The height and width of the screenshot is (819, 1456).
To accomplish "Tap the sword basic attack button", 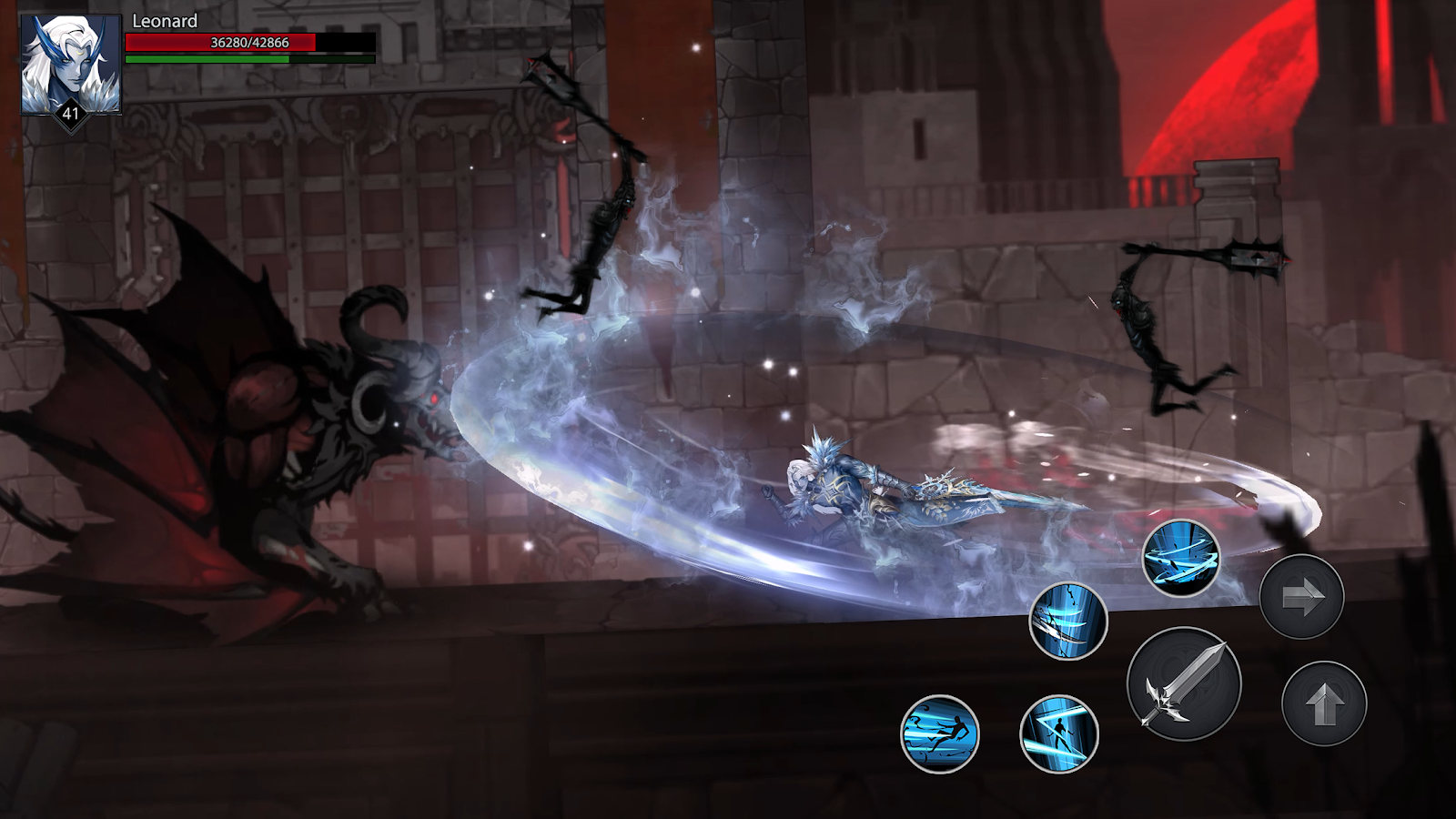I will [1184, 684].
